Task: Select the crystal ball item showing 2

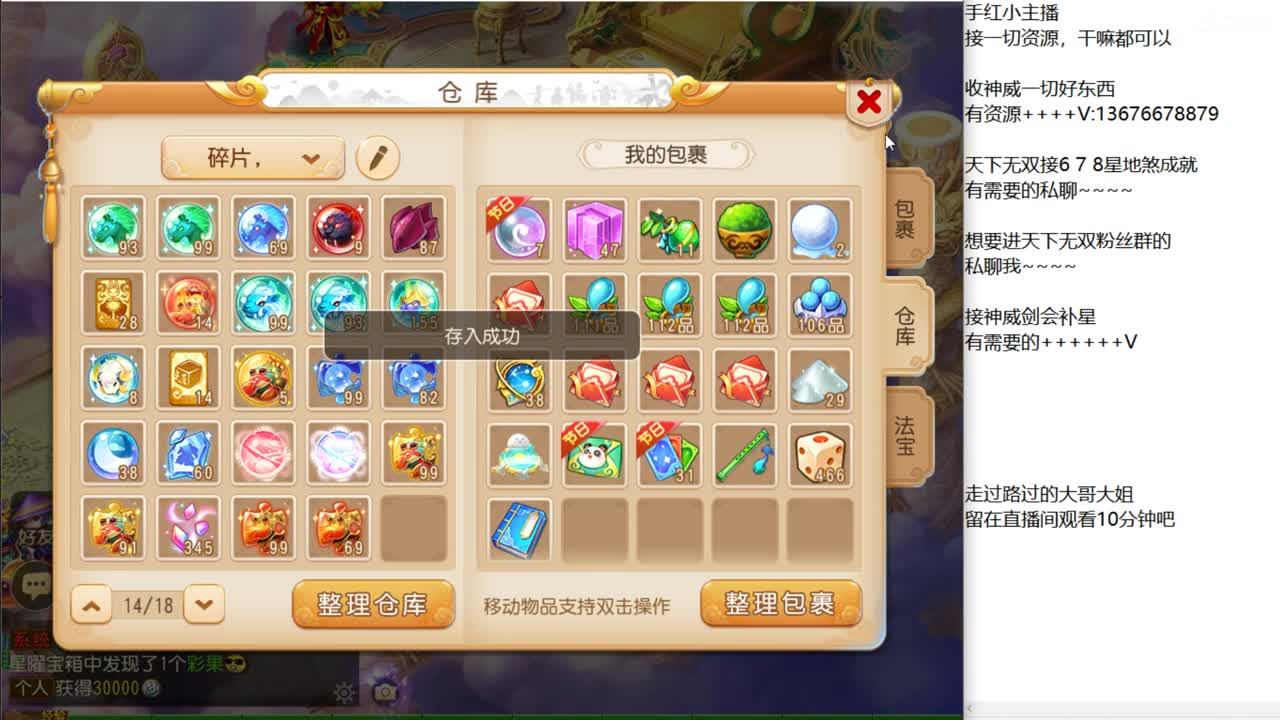Action: pos(820,228)
